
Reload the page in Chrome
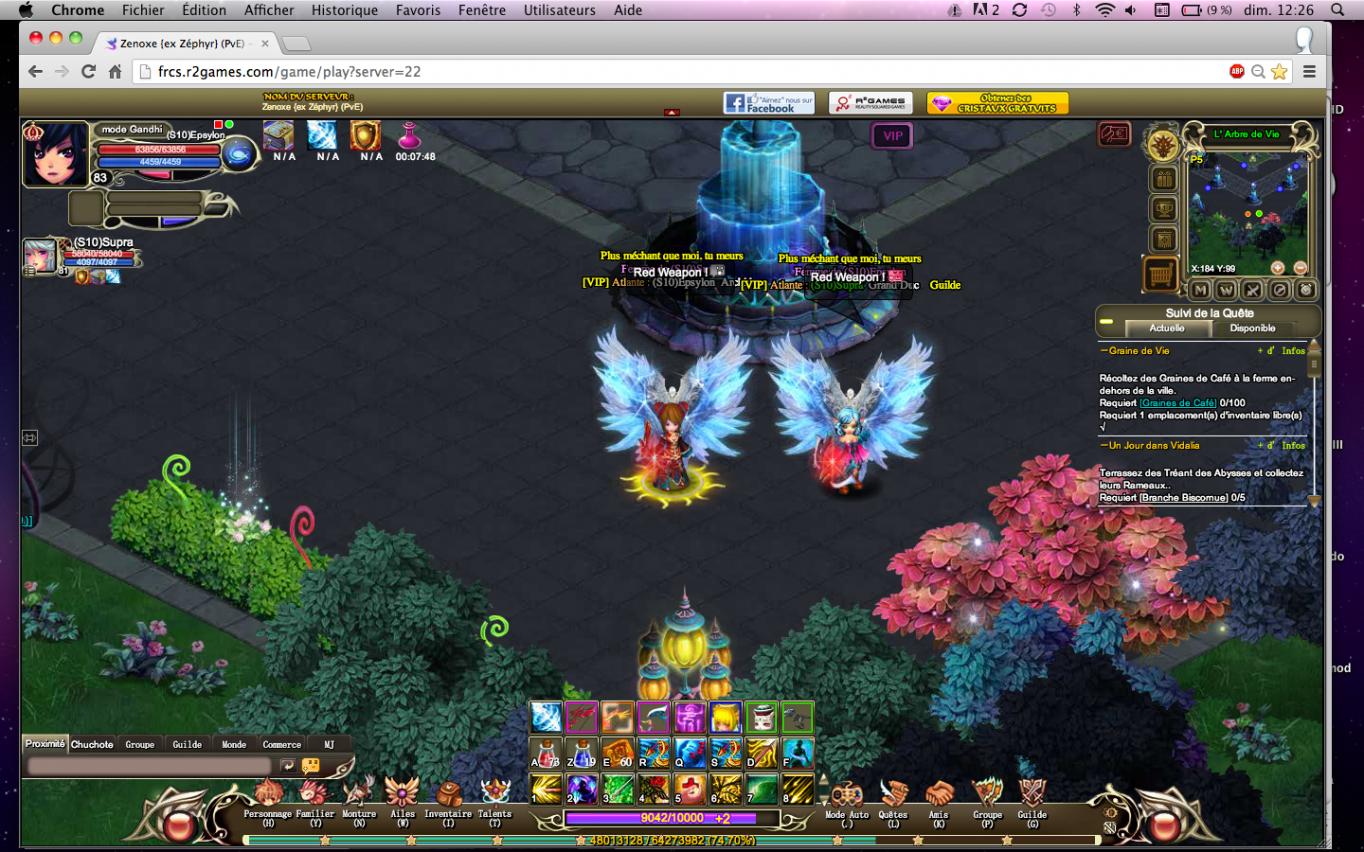point(88,72)
